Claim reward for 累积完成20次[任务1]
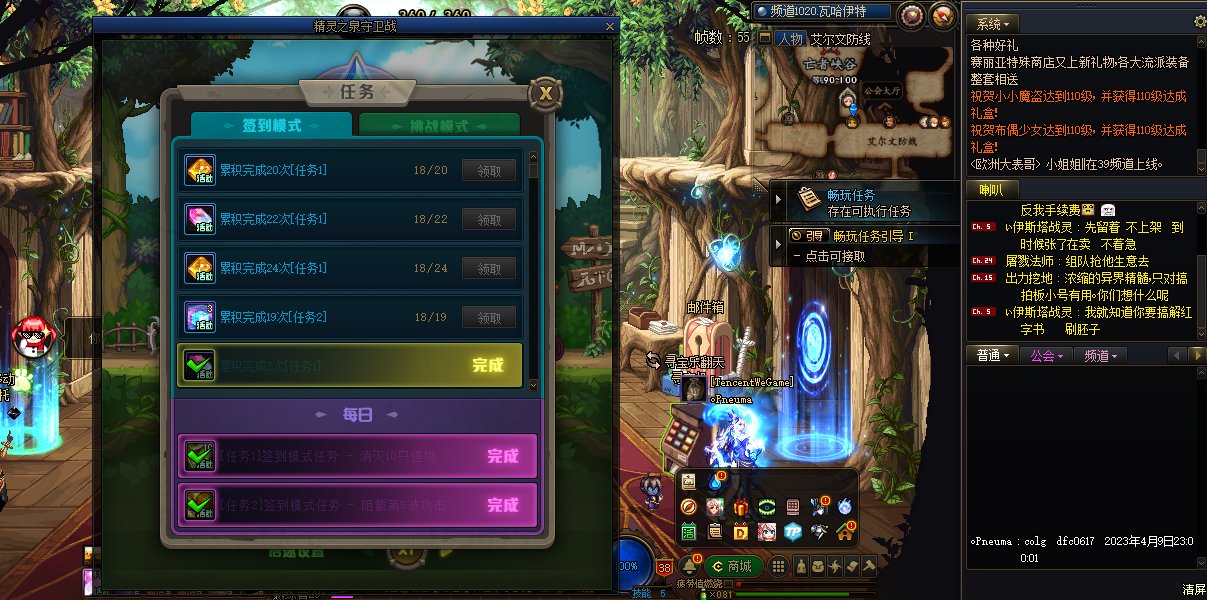 [x=489, y=171]
